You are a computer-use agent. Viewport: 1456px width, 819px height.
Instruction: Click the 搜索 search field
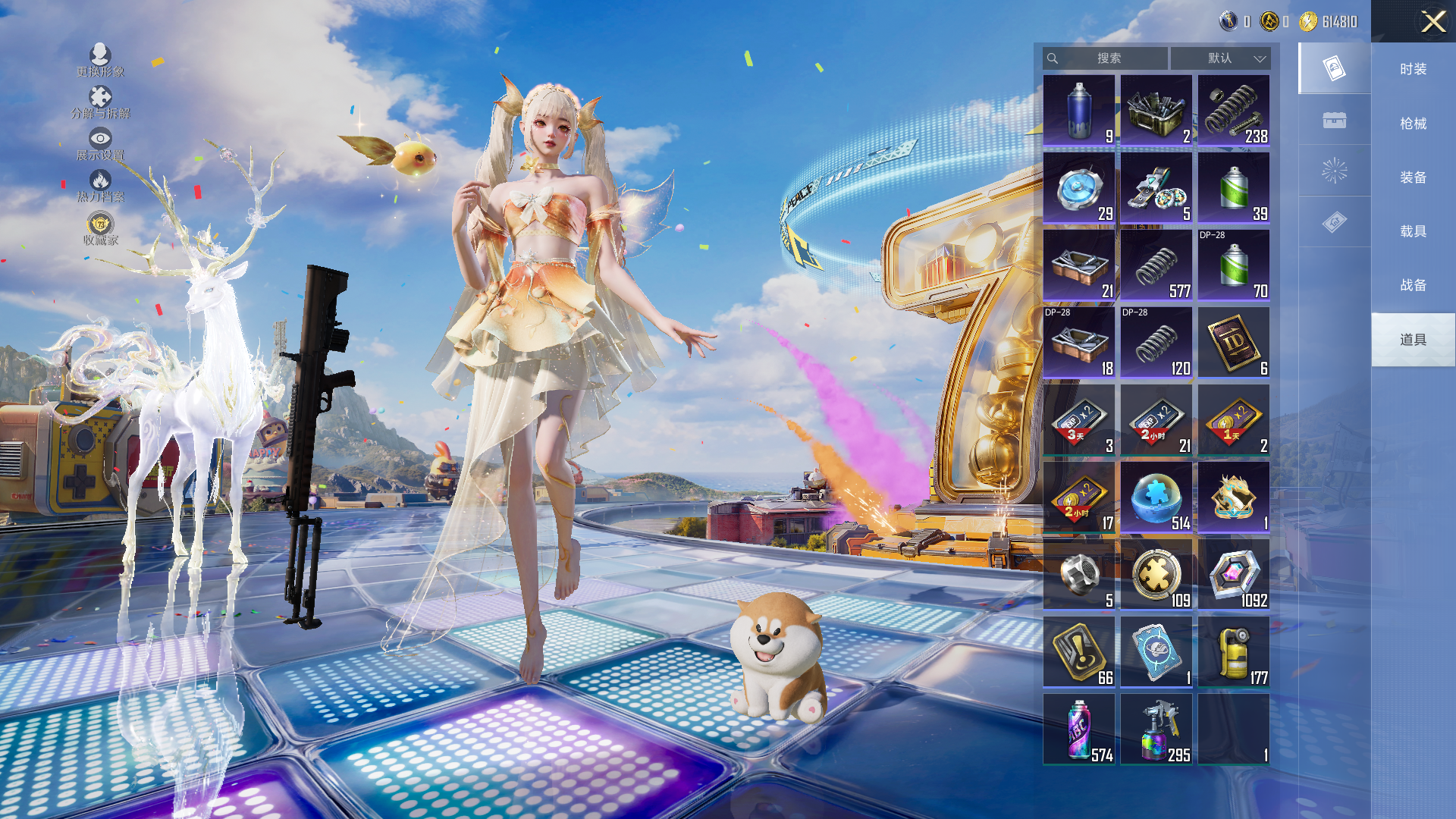click(1106, 58)
